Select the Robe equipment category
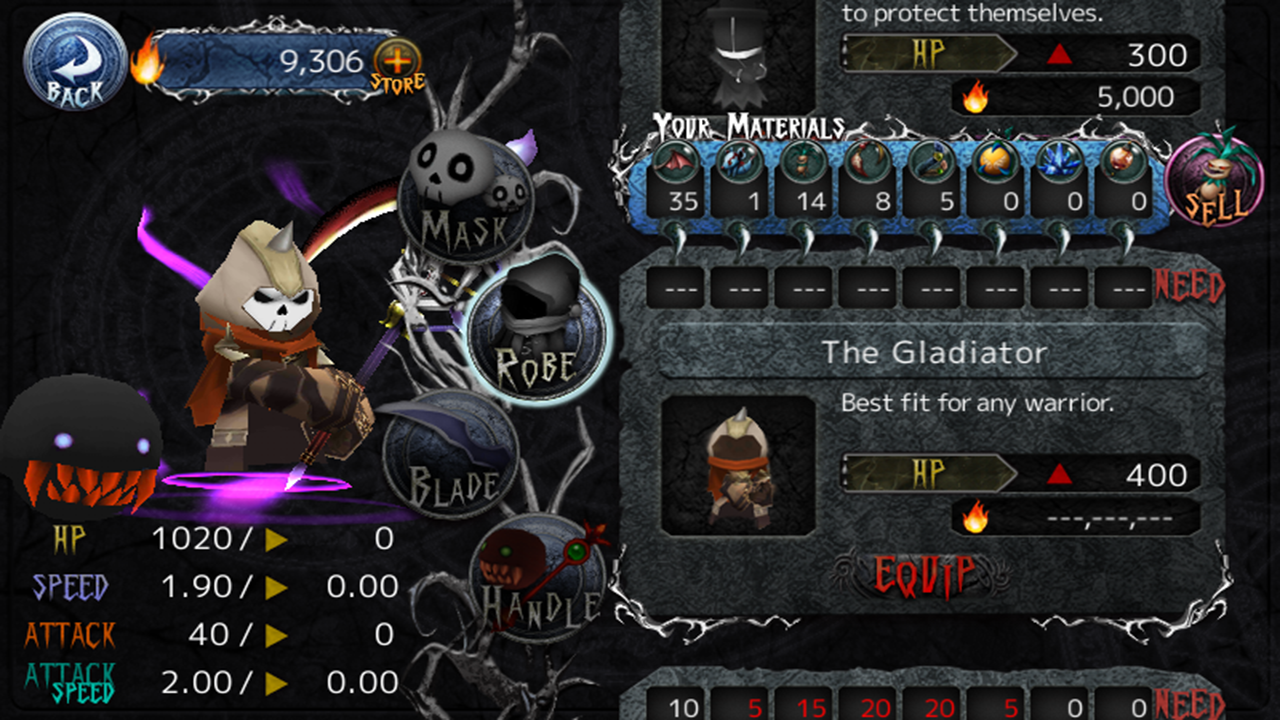The image size is (1280, 720). 544,330
